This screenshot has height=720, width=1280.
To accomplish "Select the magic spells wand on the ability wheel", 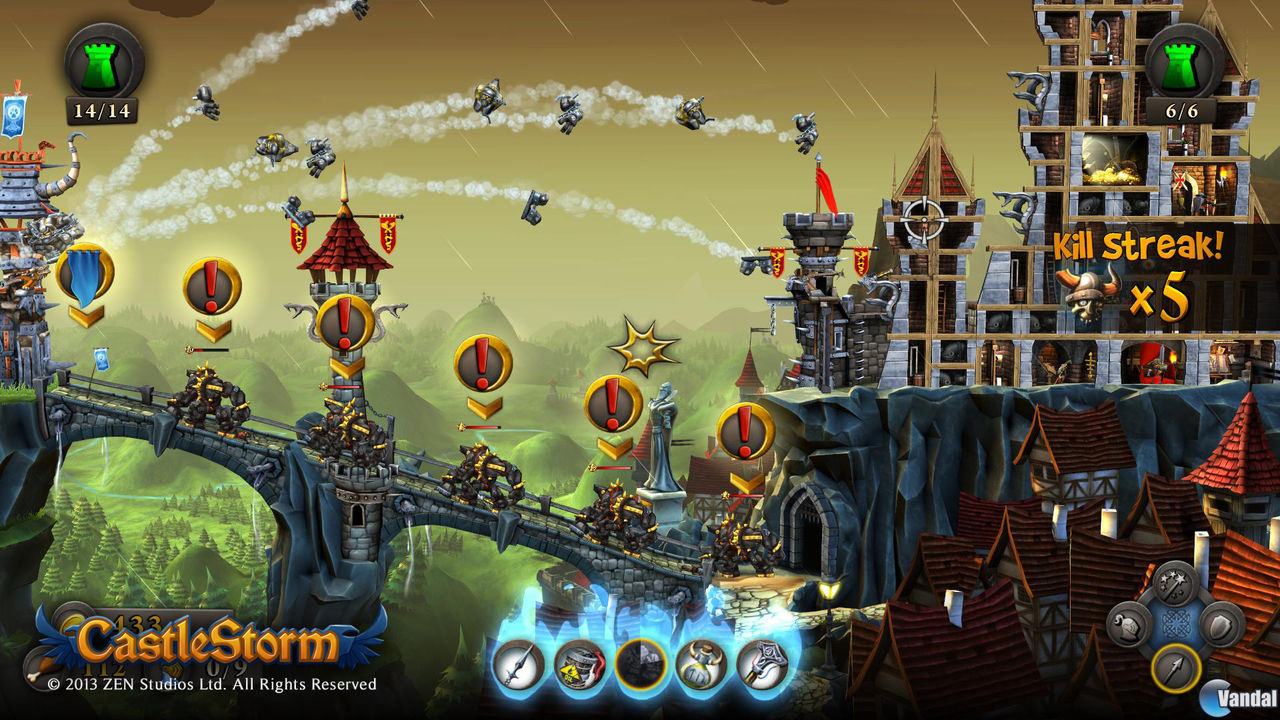I will pyautogui.click(x=1176, y=582).
